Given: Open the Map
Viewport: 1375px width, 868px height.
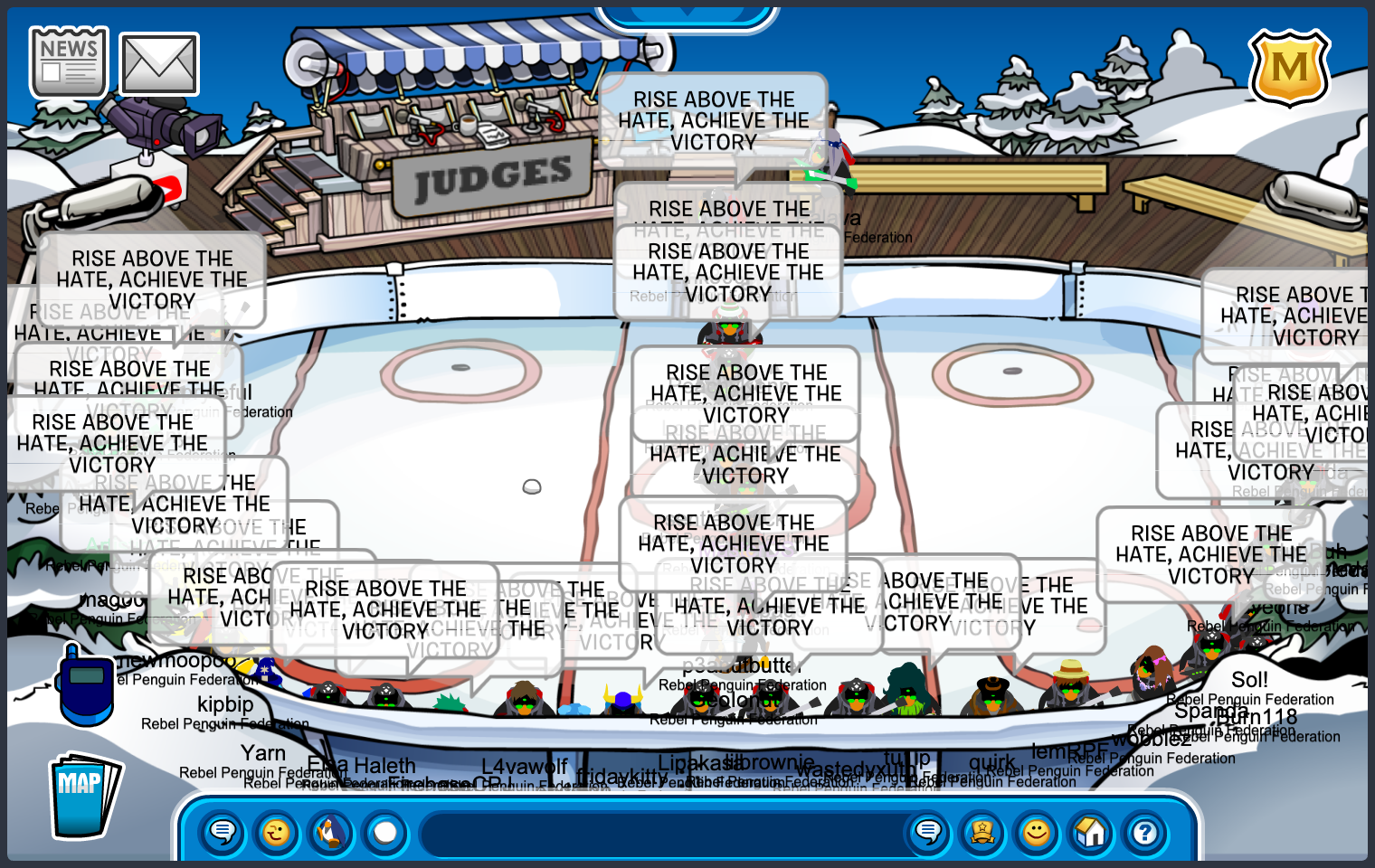Looking at the screenshot, I should tap(83, 796).
